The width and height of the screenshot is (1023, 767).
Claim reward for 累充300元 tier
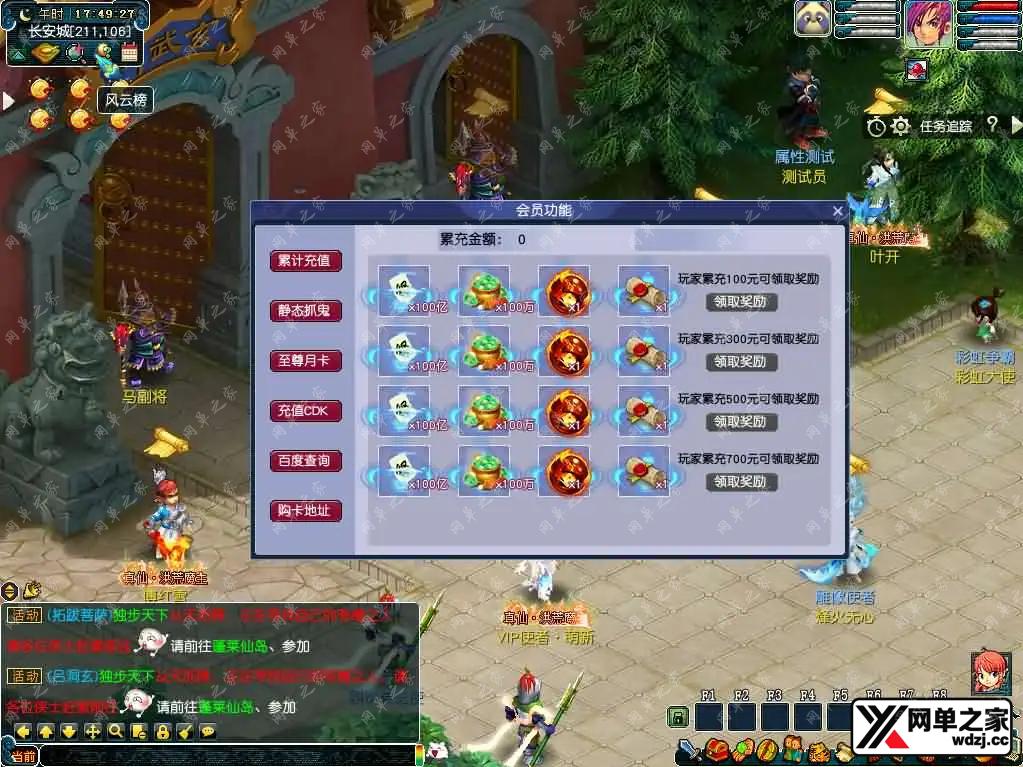point(741,361)
